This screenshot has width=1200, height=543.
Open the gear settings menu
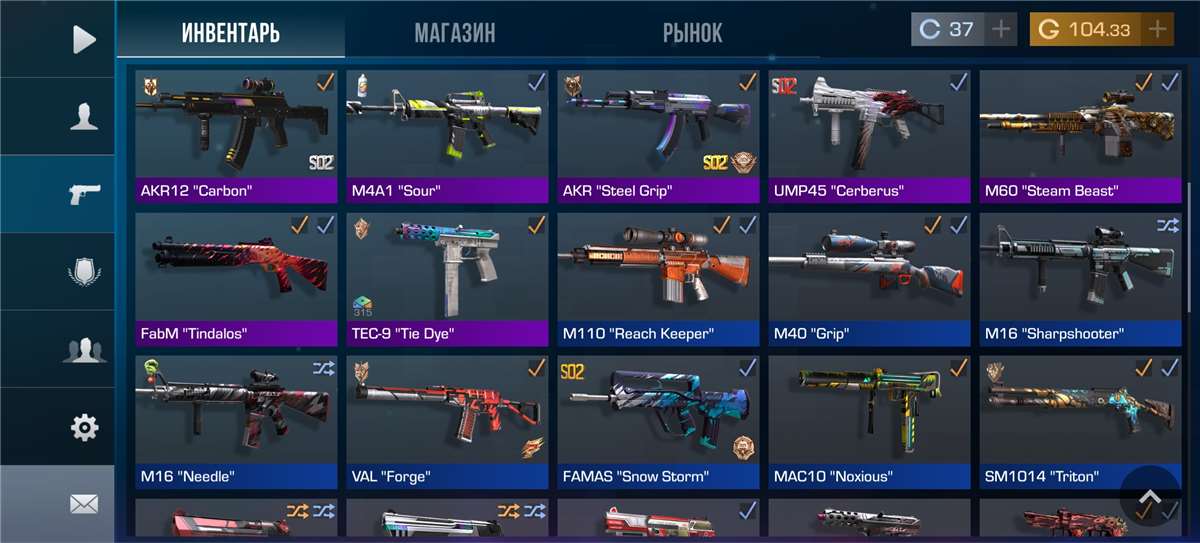pyautogui.click(x=84, y=428)
